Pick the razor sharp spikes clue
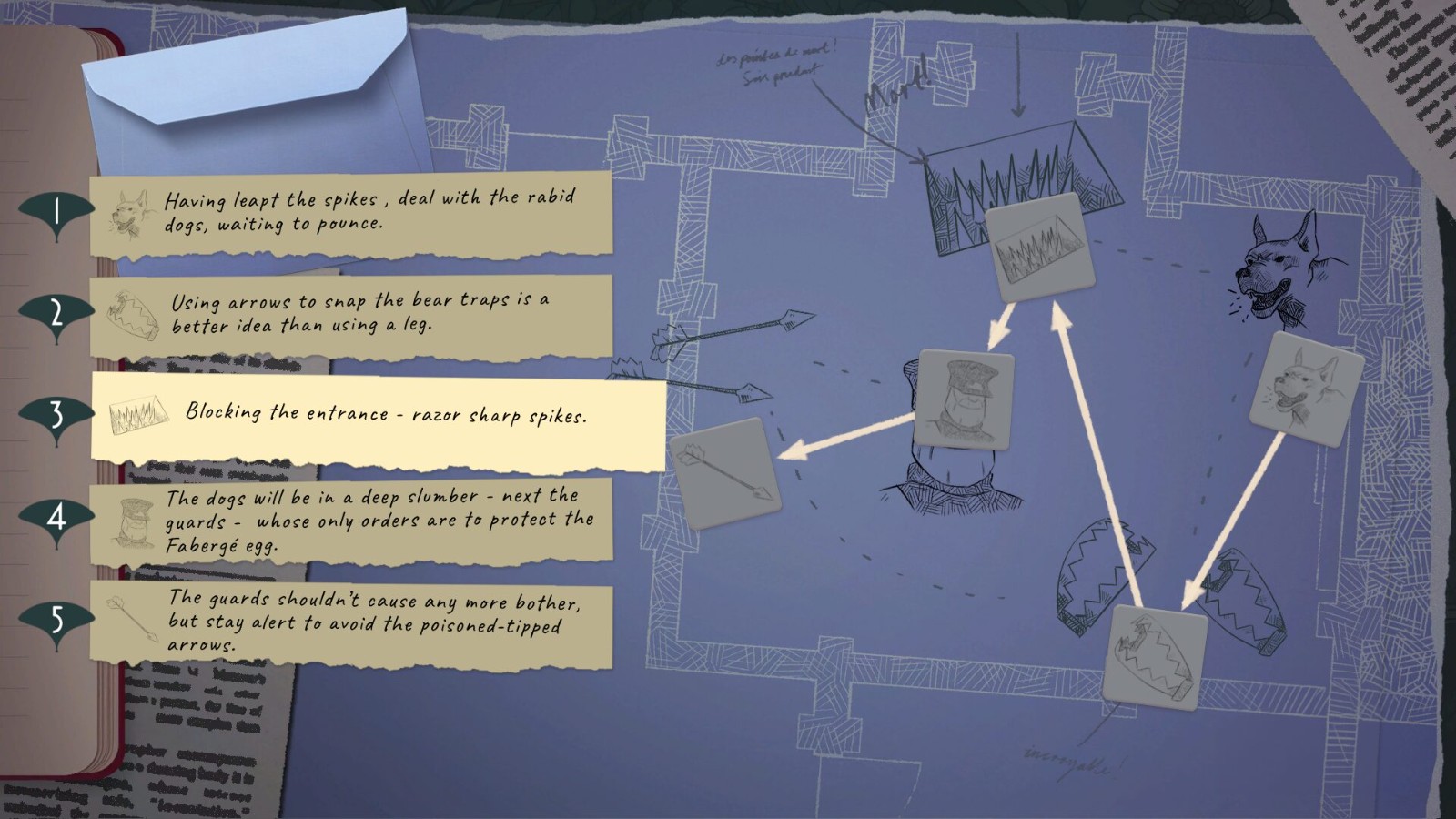This screenshot has height=819, width=1456. tap(379, 419)
